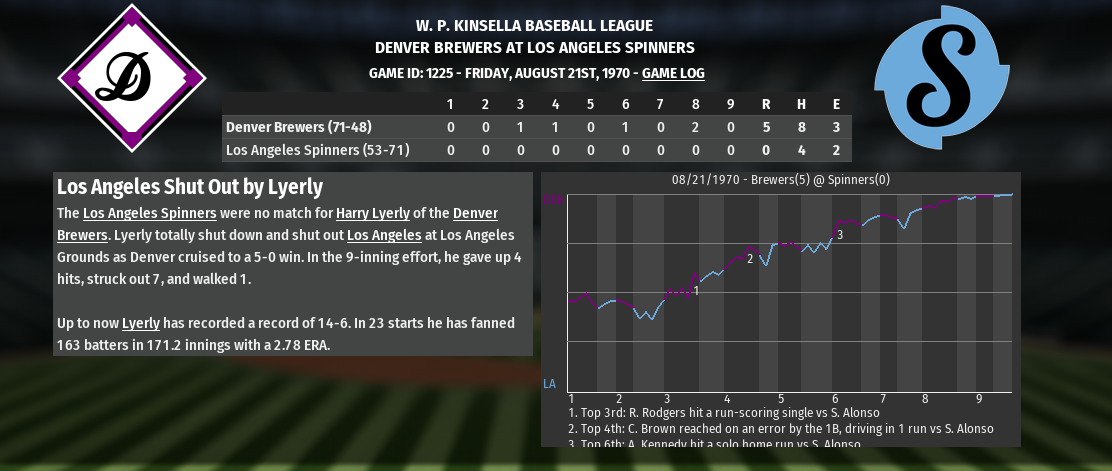Click the Denver Brewers diamond logo
1112x471 pixels.
click(132, 78)
